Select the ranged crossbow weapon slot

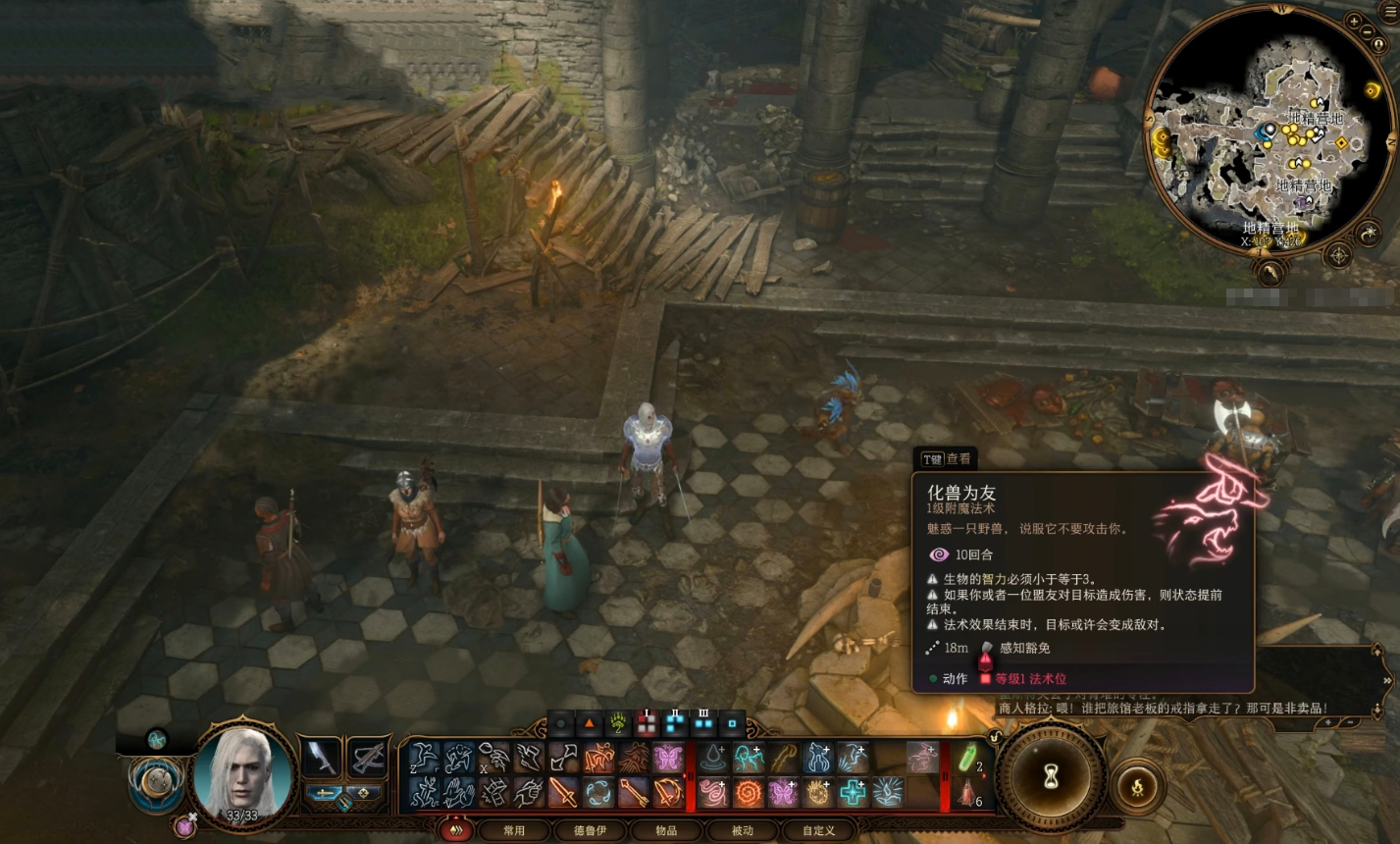[367, 757]
